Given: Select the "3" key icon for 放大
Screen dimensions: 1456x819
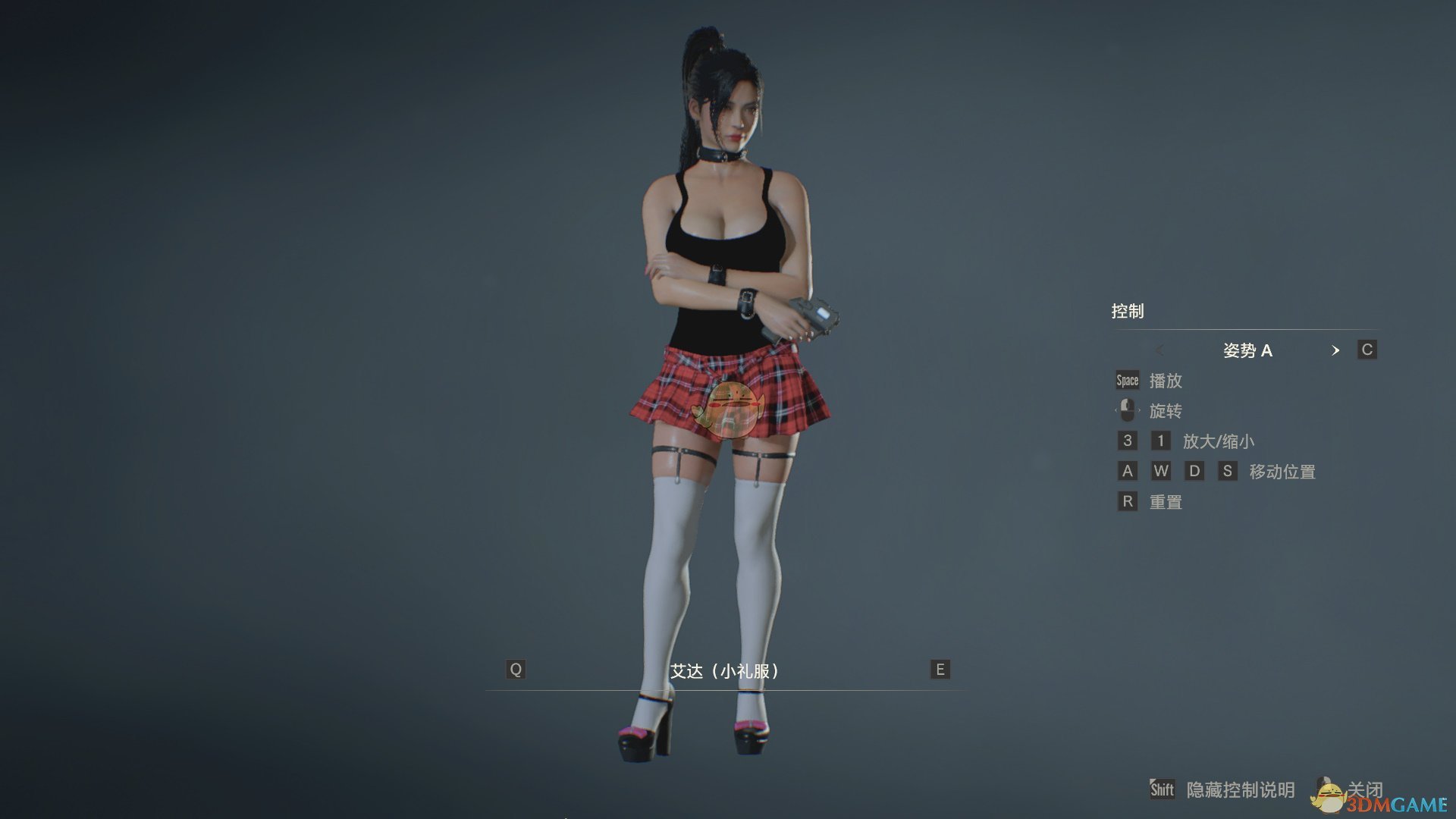Looking at the screenshot, I should point(1127,441).
